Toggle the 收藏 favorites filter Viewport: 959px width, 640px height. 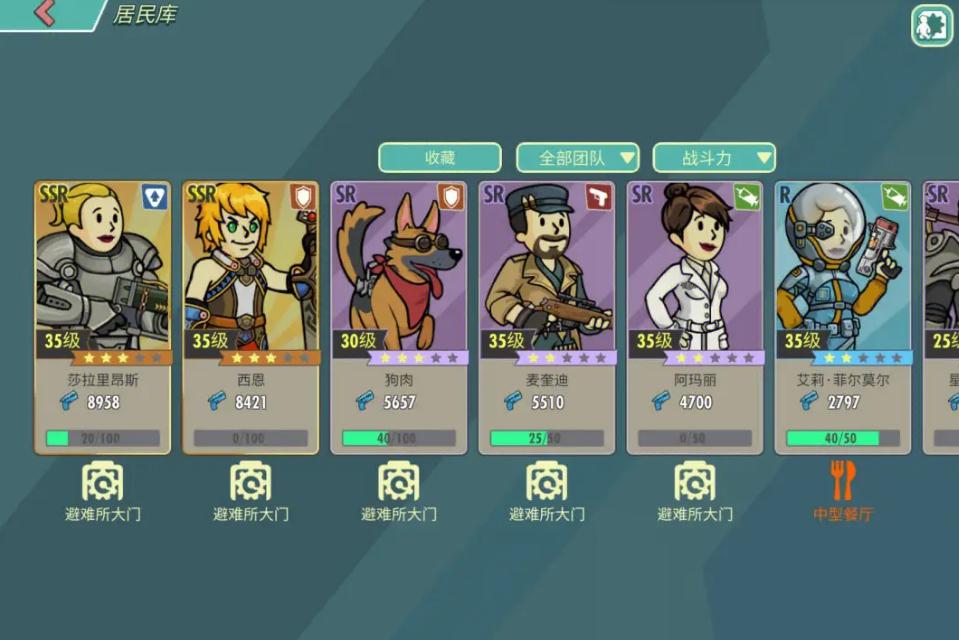click(440, 158)
